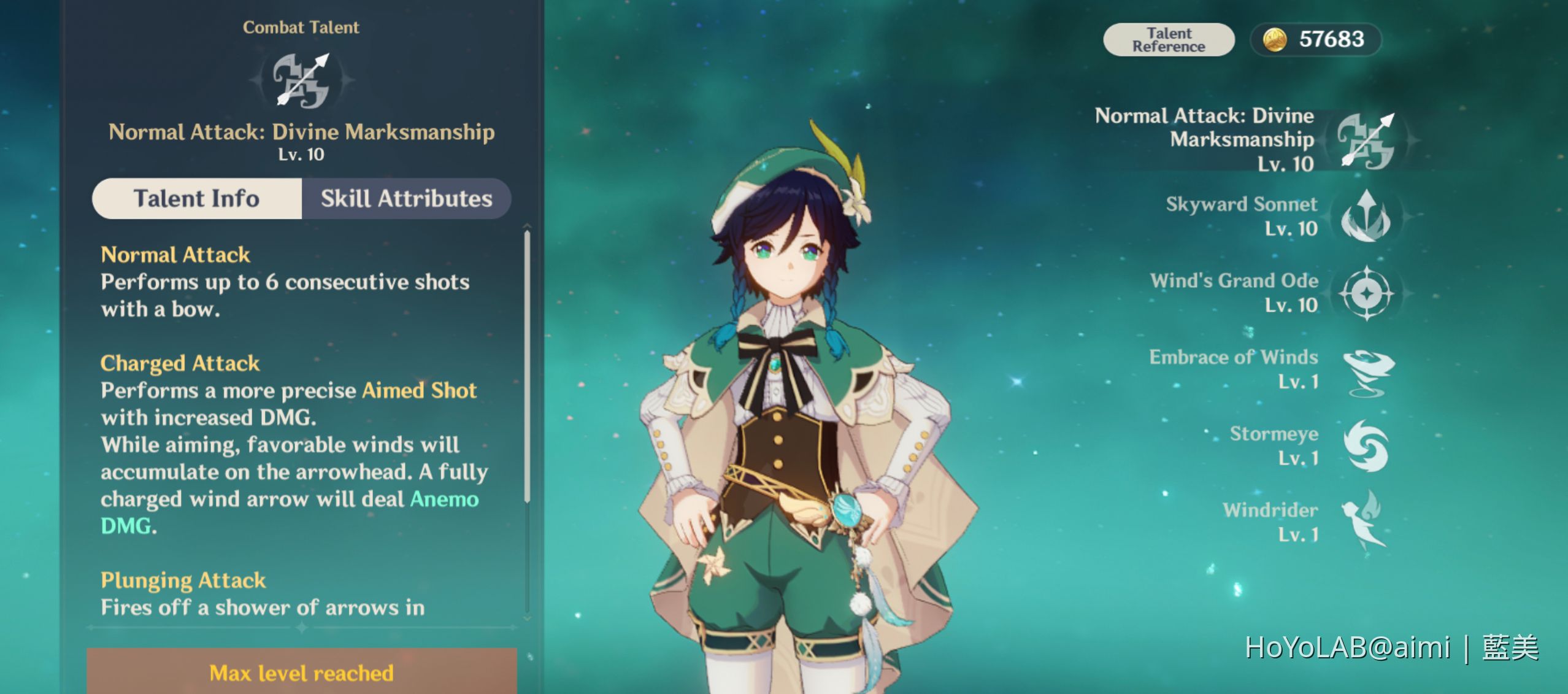Select the Talent Info tab
1568x694 pixels.
tap(197, 199)
